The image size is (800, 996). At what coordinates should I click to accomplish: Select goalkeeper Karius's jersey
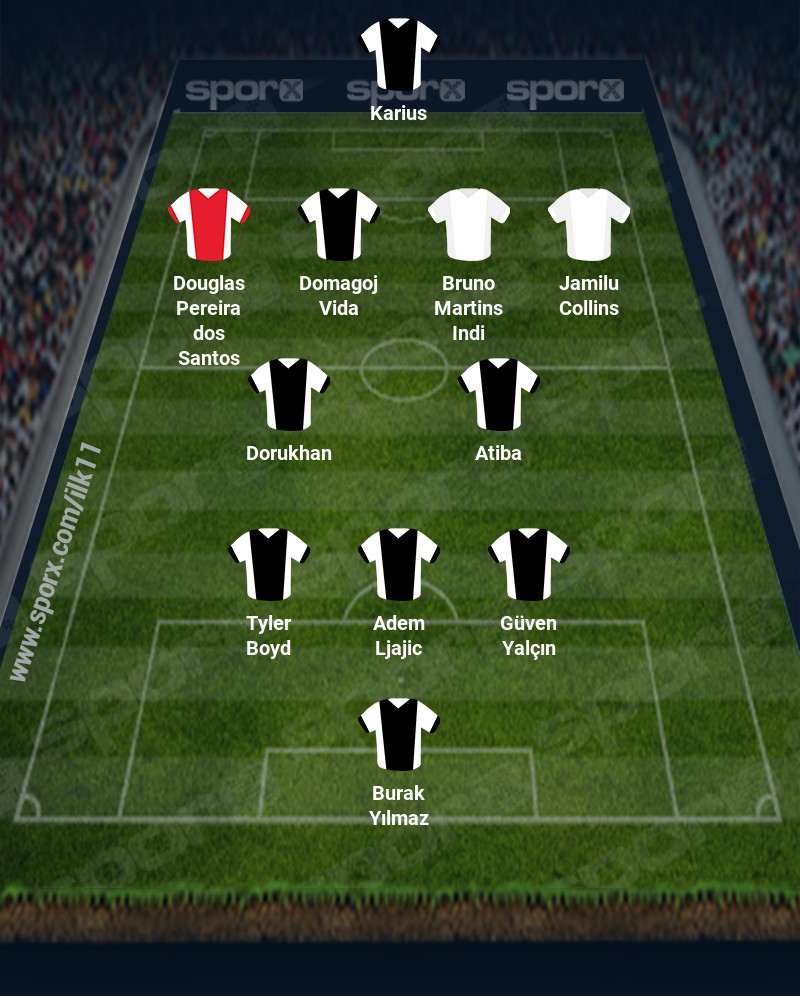pyautogui.click(x=399, y=54)
